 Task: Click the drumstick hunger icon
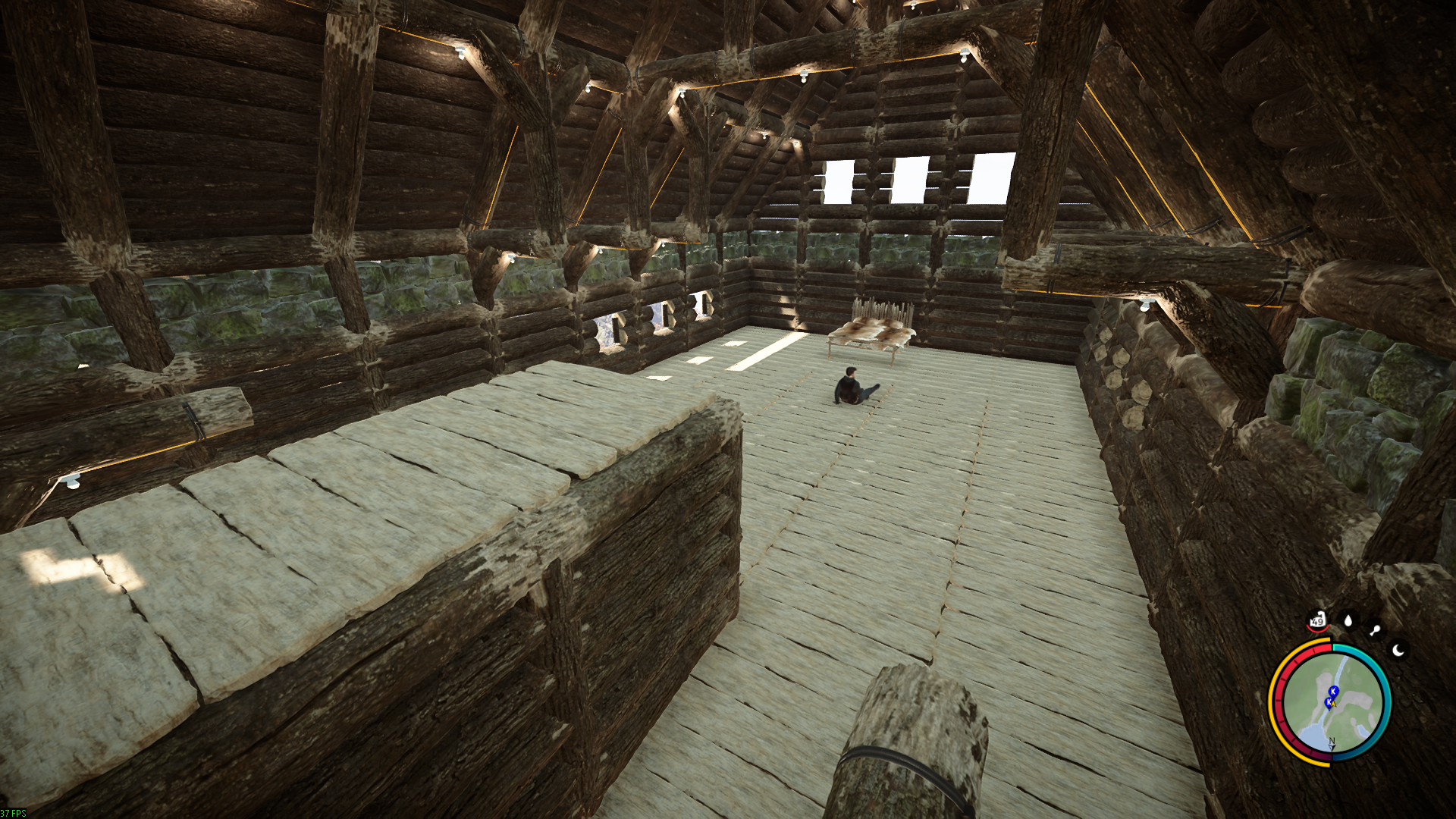[x=1375, y=630]
